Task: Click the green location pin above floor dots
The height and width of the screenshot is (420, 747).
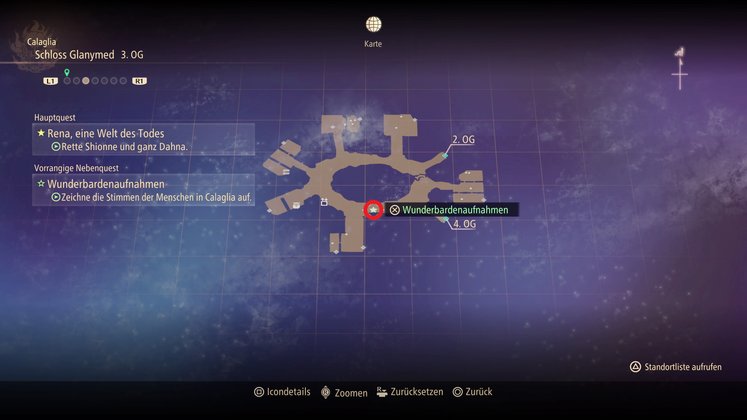Action: [67, 72]
